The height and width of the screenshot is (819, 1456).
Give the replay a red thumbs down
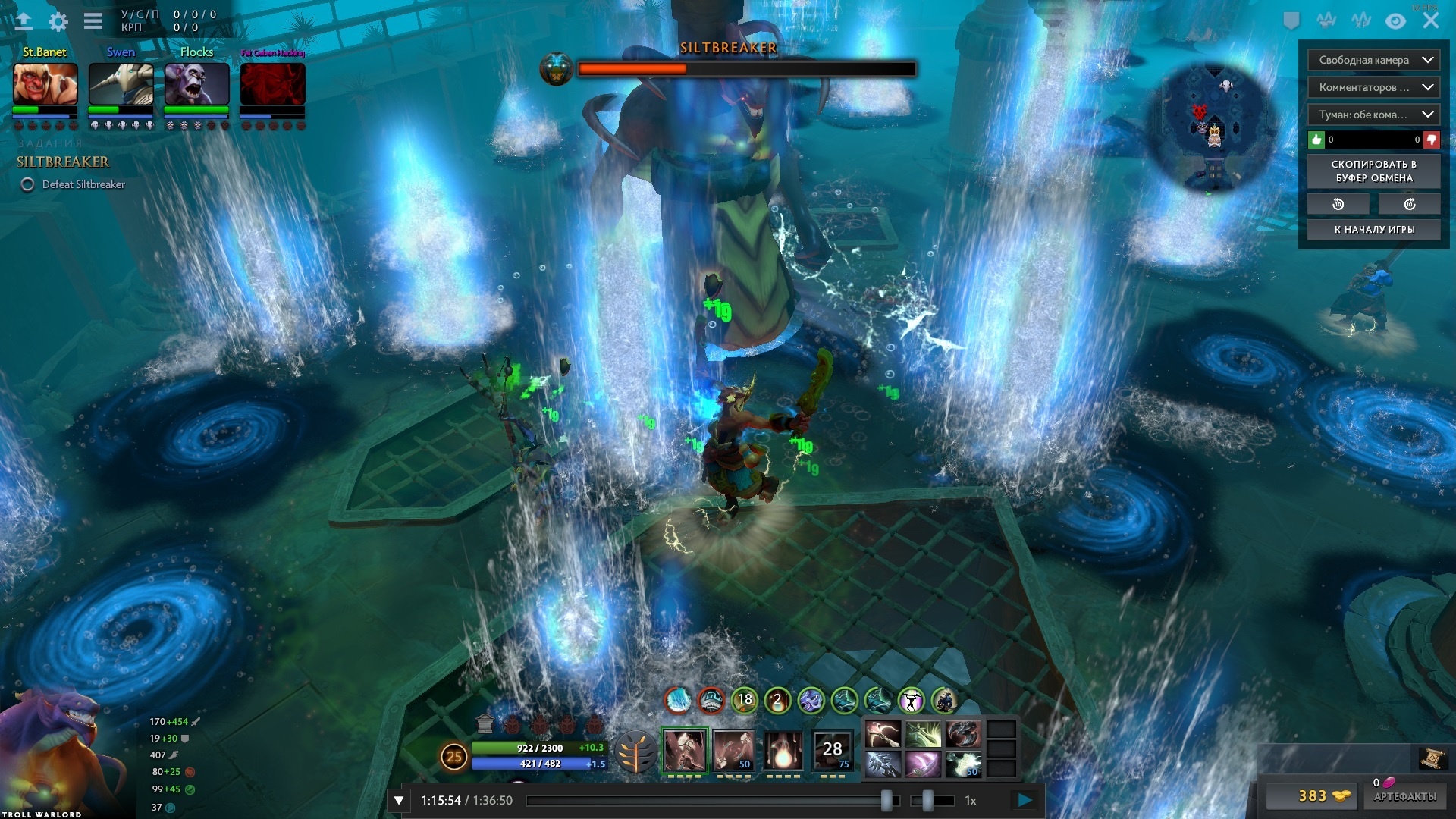pos(1431,140)
